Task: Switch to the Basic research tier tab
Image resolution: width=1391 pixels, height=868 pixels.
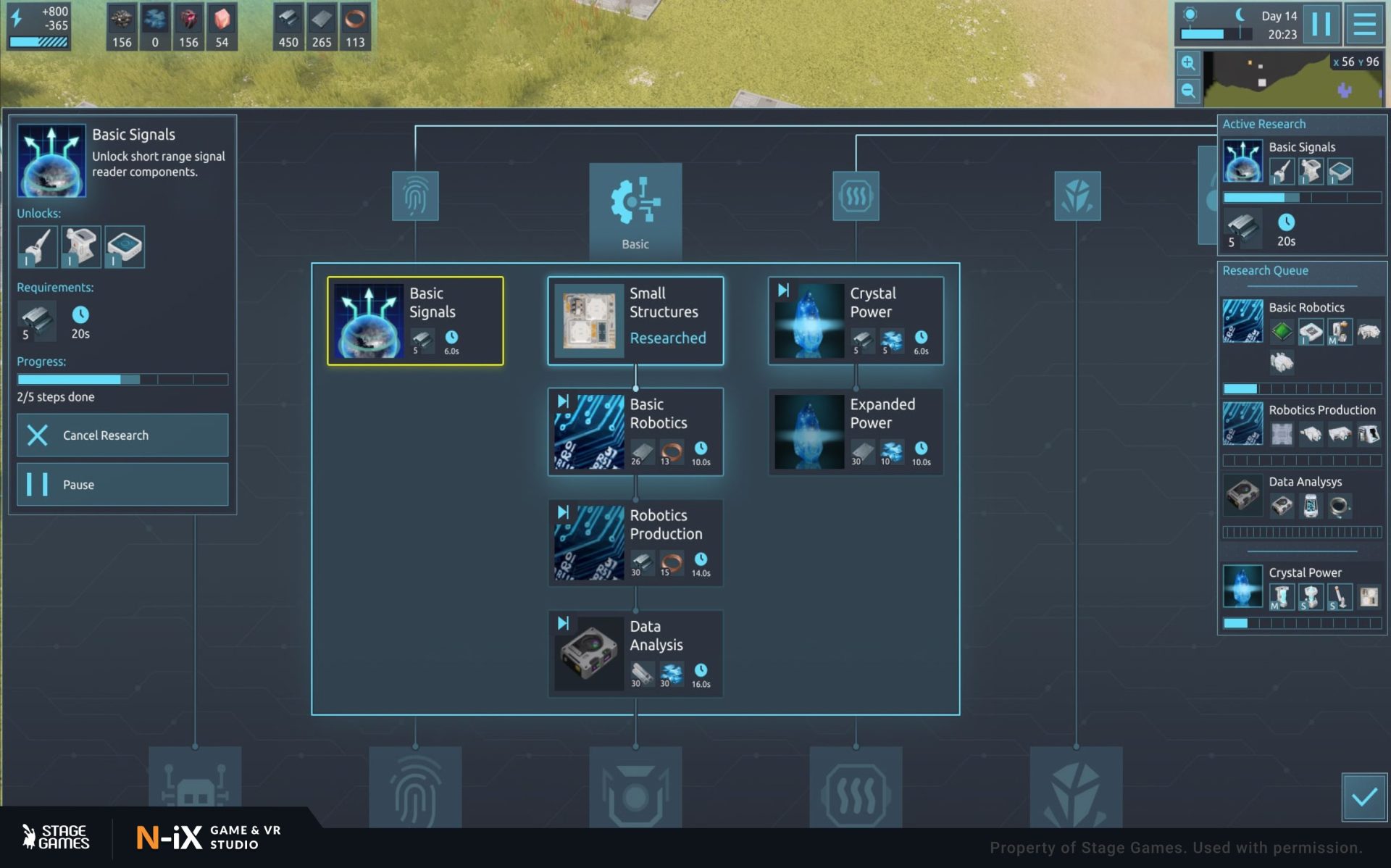Action: pyautogui.click(x=635, y=210)
